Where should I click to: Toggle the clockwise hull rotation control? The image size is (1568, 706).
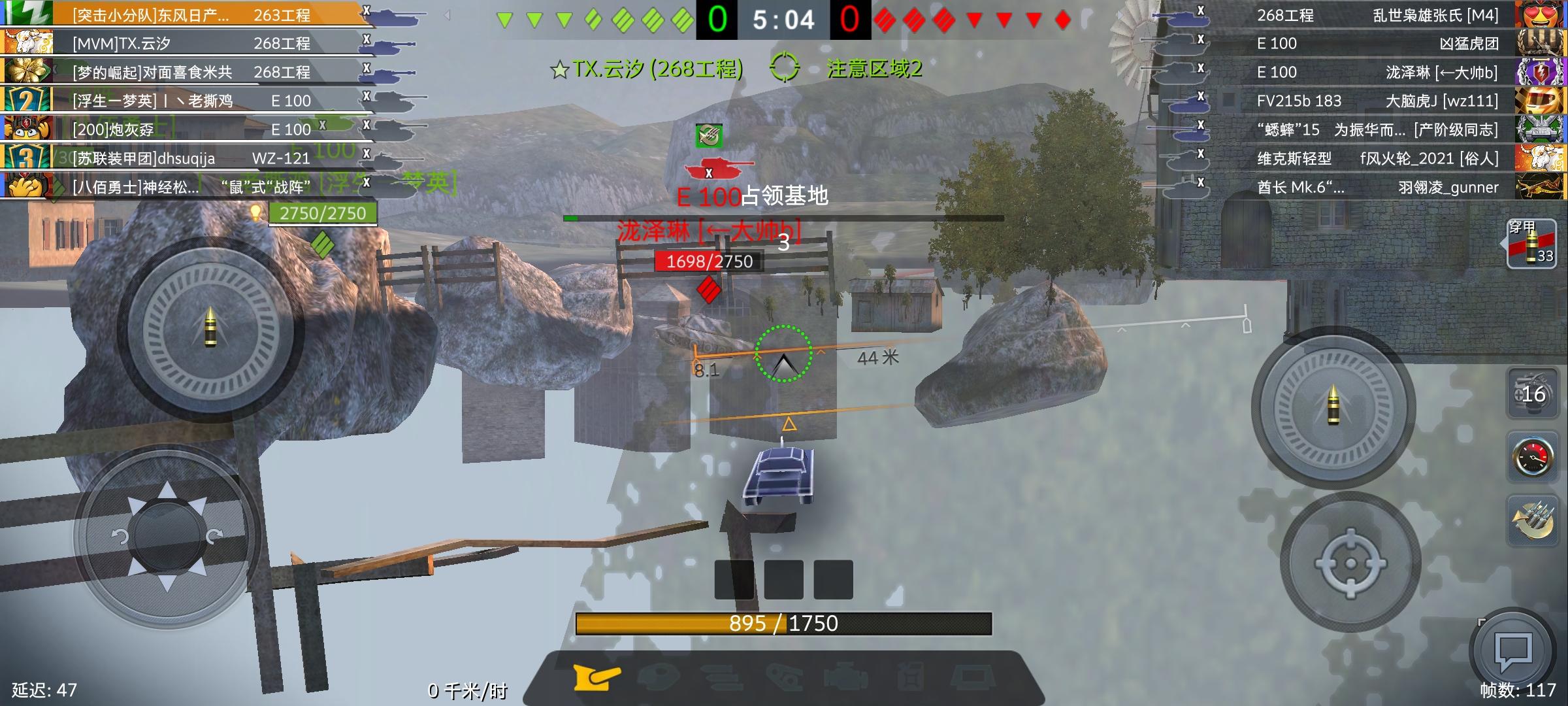212,536
